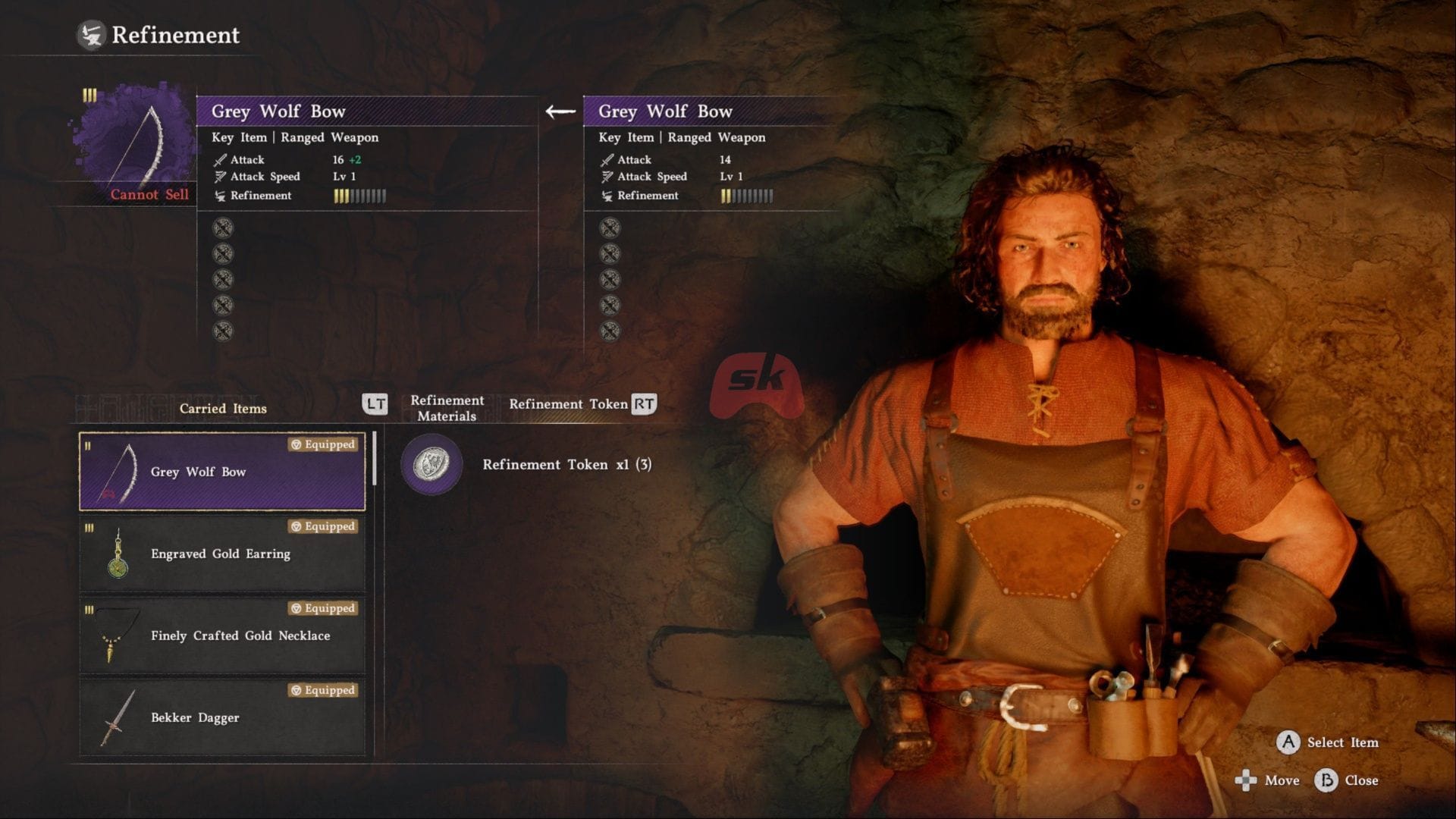This screenshot has width=1456, height=819.
Task: Open the Carried Items tab
Action: tap(223, 409)
